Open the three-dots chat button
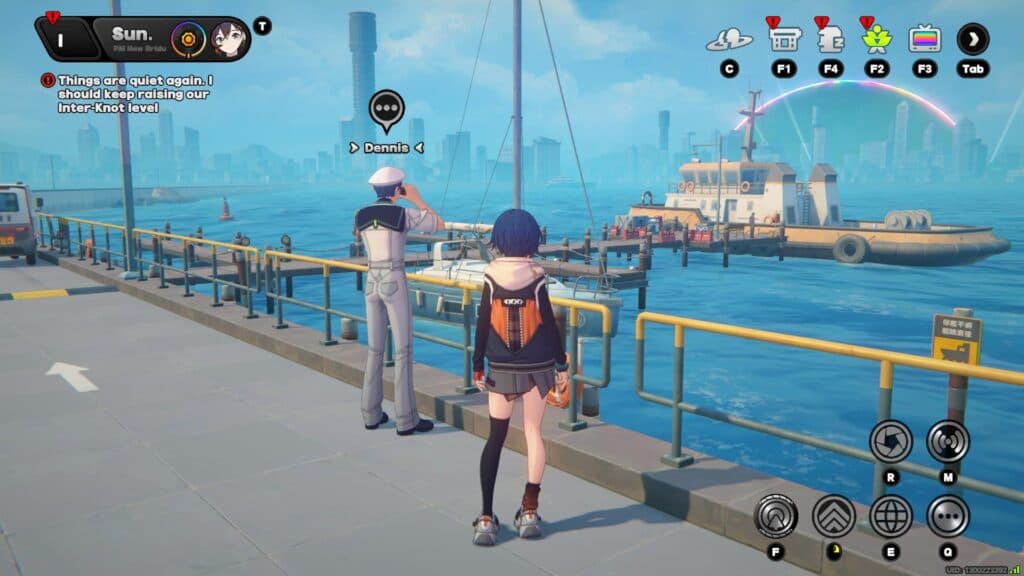 947,516
